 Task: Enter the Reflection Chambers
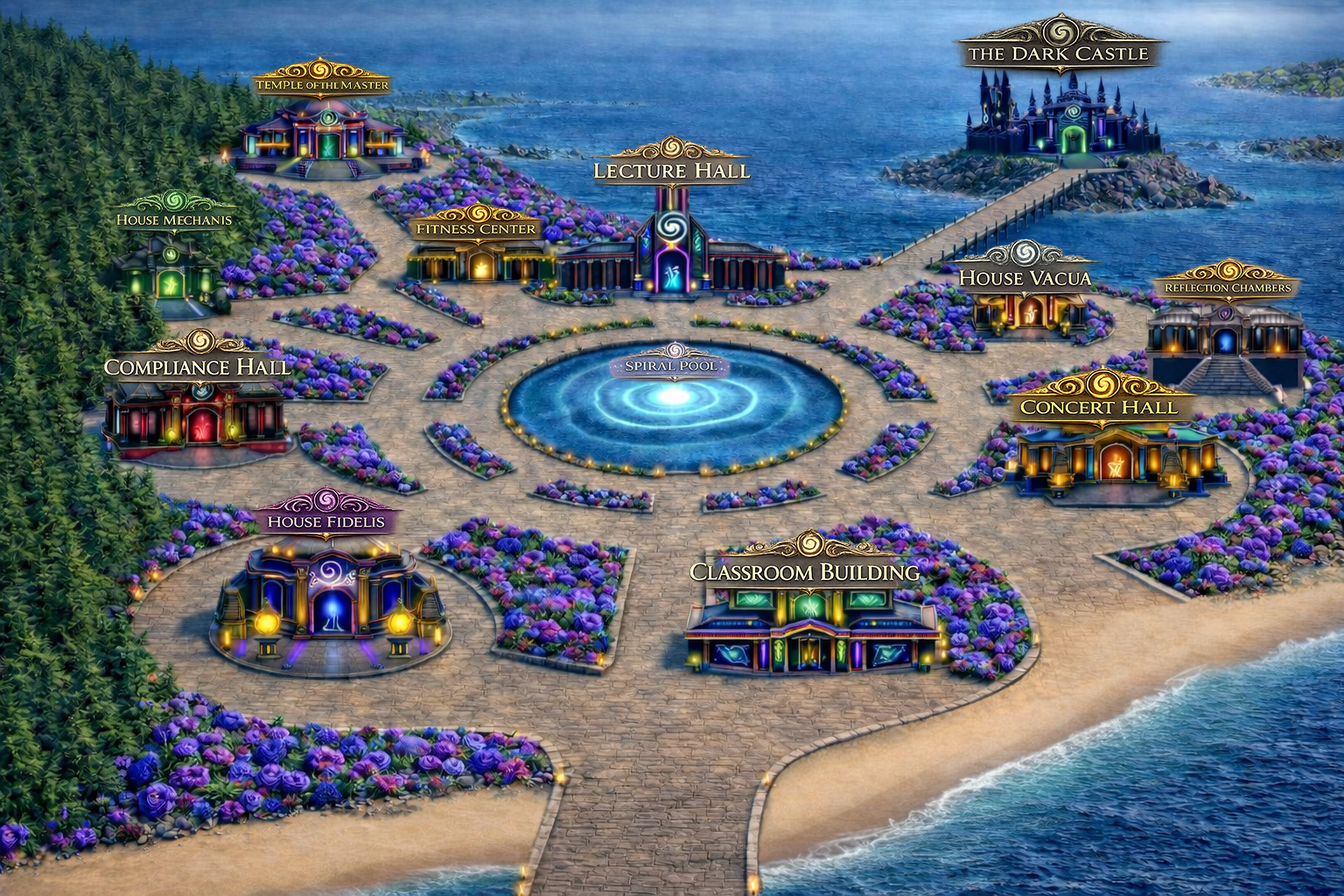click(x=1227, y=288)
